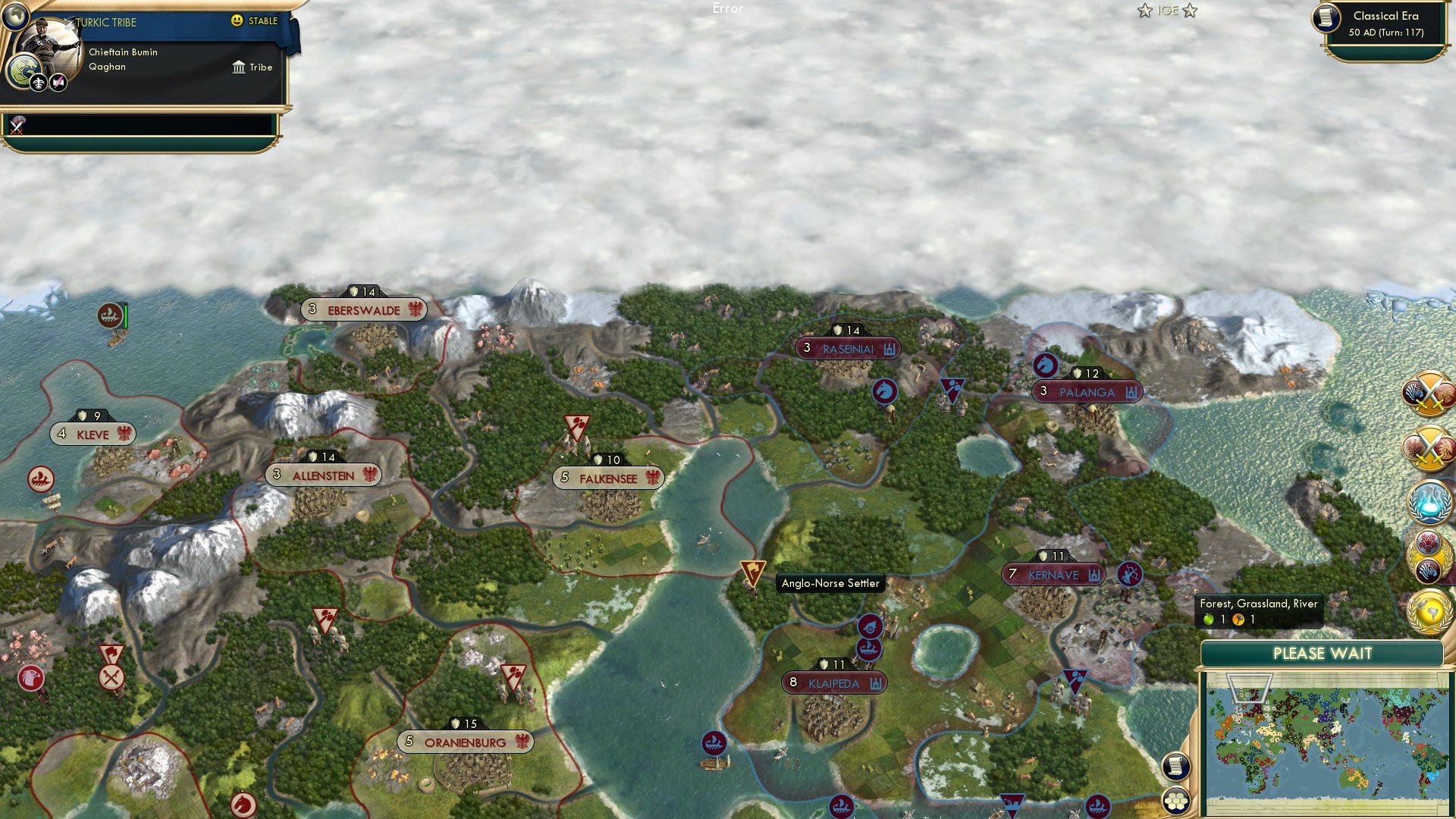The width and height of the screenshot is (1456, 819).
Task: Toggle the left star beside the IGE label
Action: [1144, 11]
